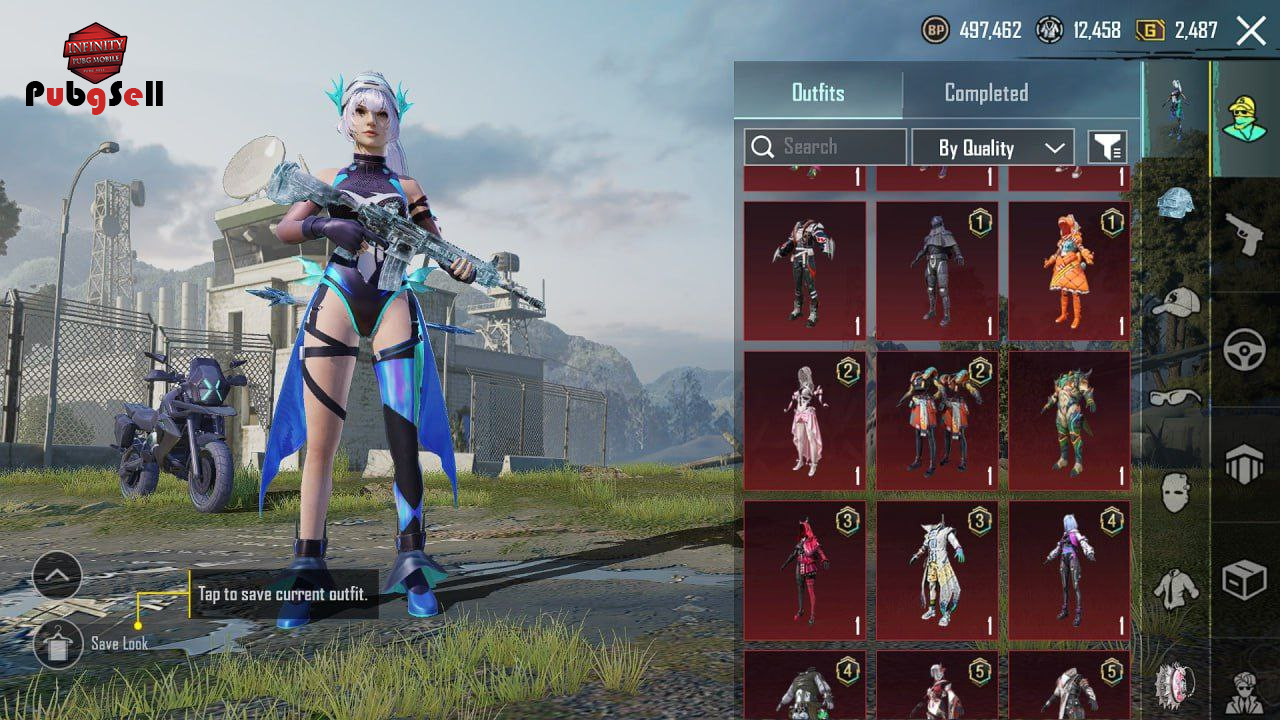Close the inventory with the X
The image size is (1280, 720).
(x=1251, y=31)
